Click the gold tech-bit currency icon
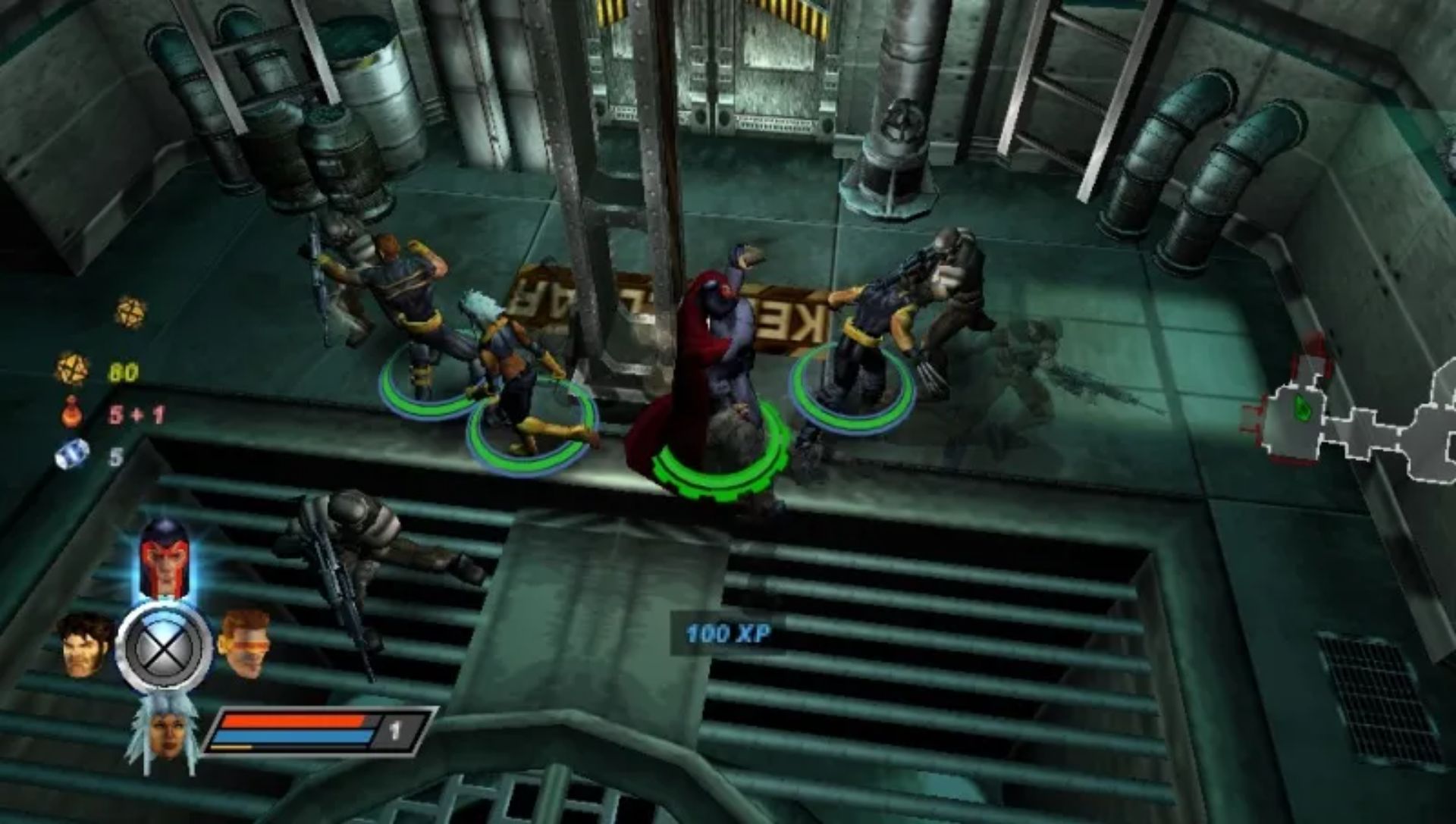 pos(73,370)
